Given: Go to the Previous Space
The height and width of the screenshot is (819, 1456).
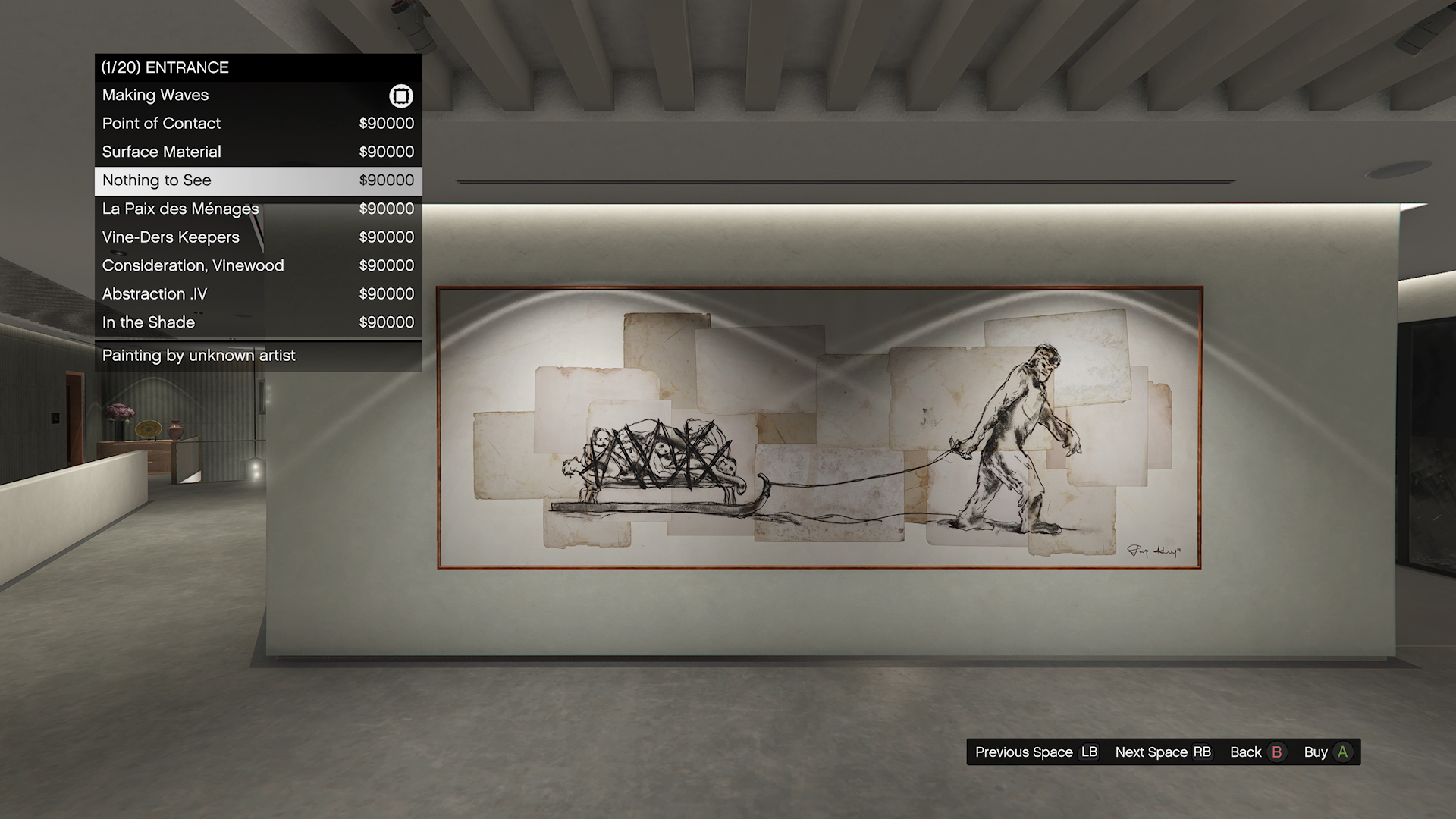Looking at the screenshot, I should pyautogui.click(x=1036, y=752).
